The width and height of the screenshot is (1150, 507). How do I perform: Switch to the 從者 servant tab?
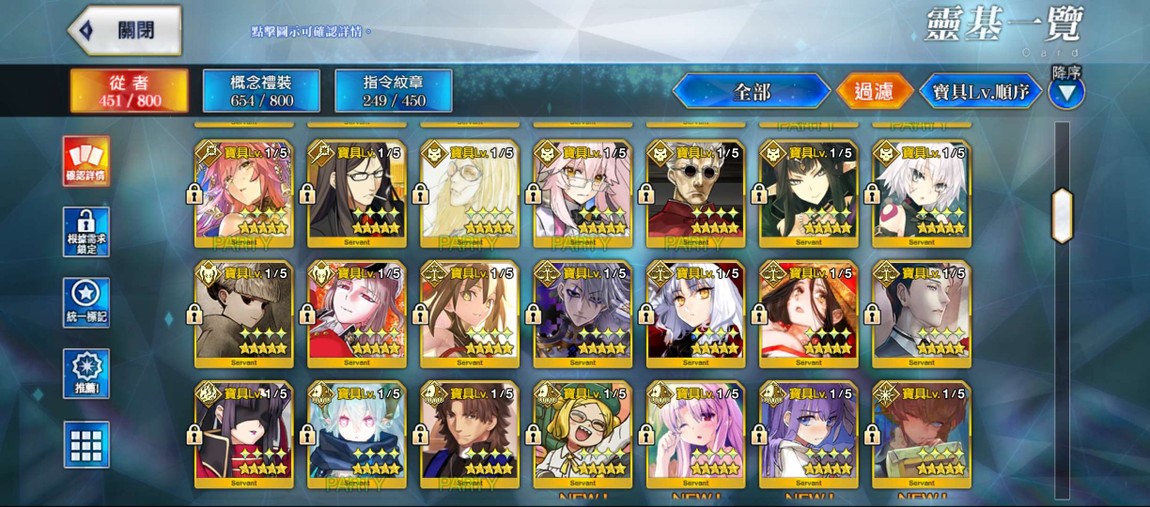click(x=129, y=90)
